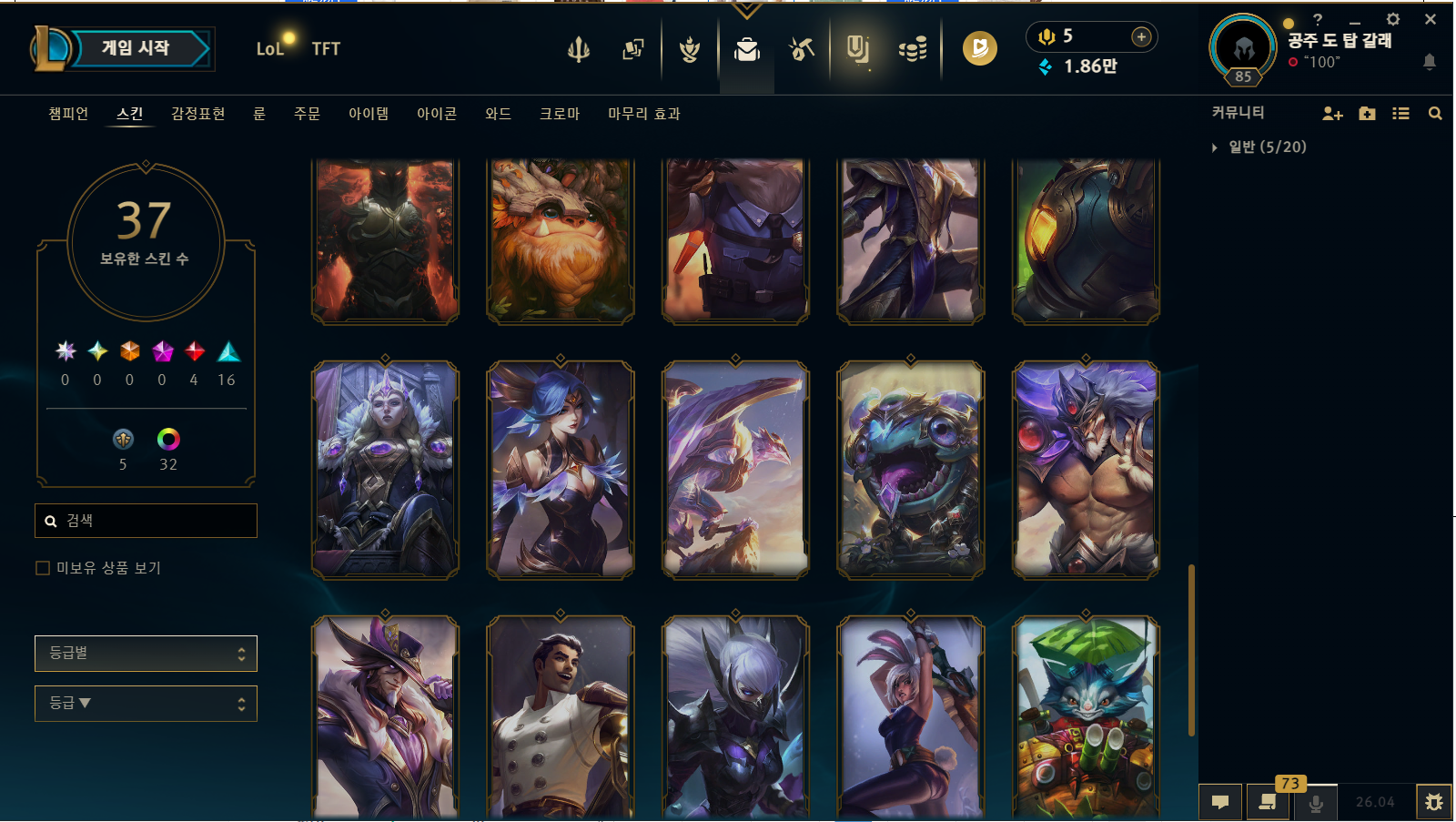Image resolution: width=1456 pixels, height=822 pixels.
Task: Open the Clash trophy icon
Action: coord(689,49)
